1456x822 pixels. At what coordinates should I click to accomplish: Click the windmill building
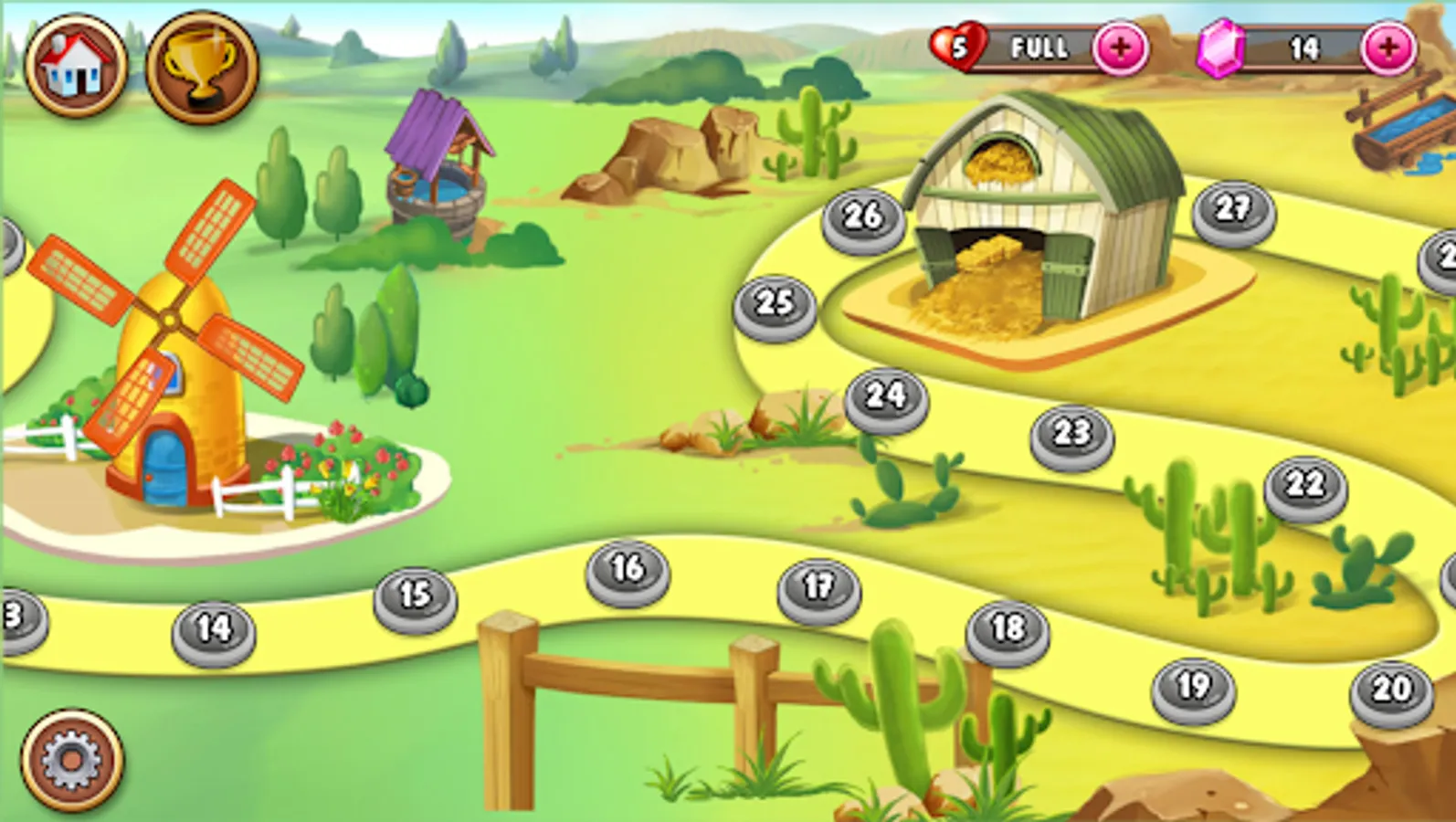[x=174, y=365]
